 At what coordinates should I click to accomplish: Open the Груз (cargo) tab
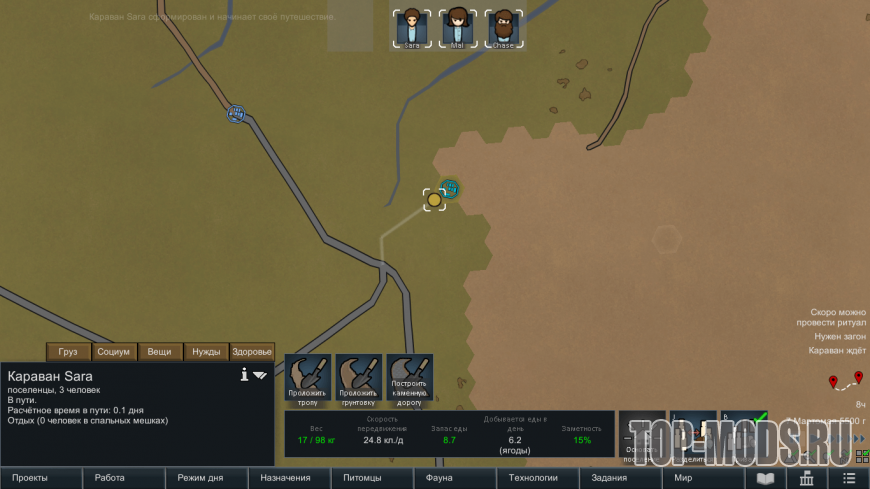(68, 352)
